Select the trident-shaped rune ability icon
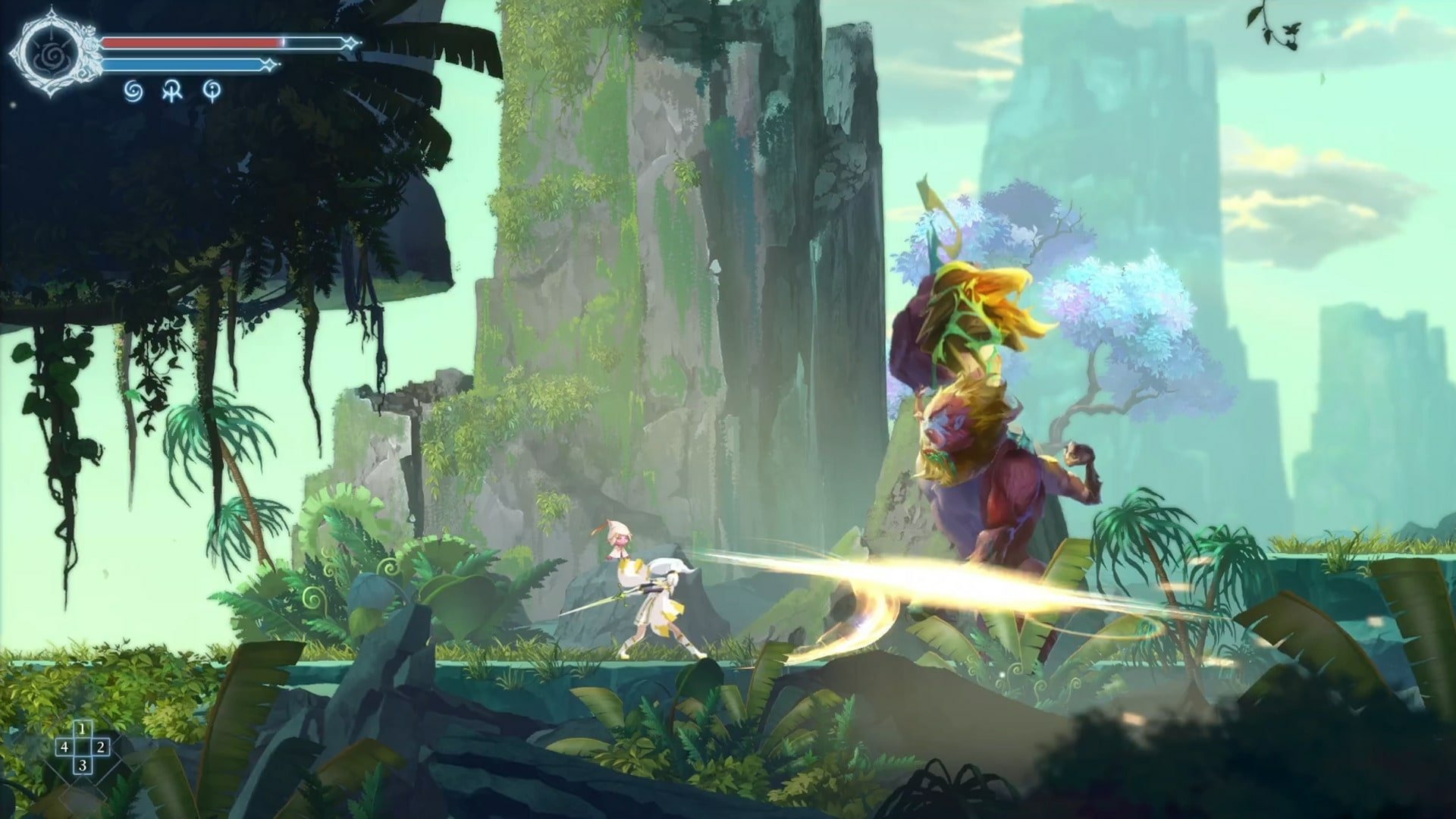 tap(171, 90)
